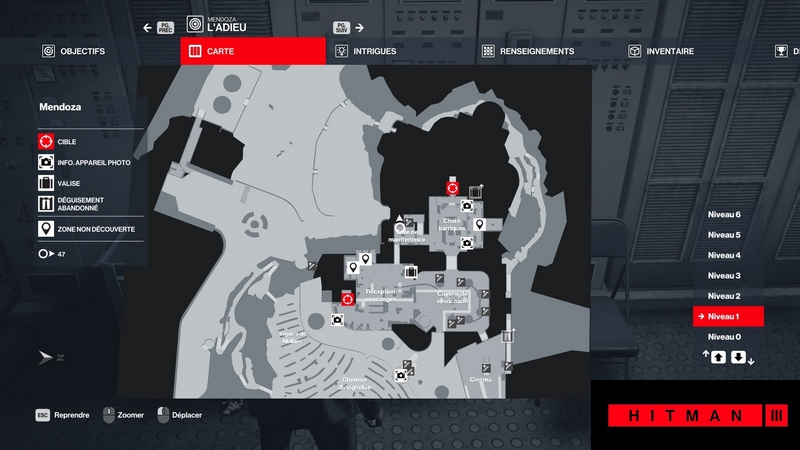Image resolution: width=800 pixels, height=450 pixels.
Task: Switch map to Niveau 4
Action: pyautogui.click(x=724, y=255)
